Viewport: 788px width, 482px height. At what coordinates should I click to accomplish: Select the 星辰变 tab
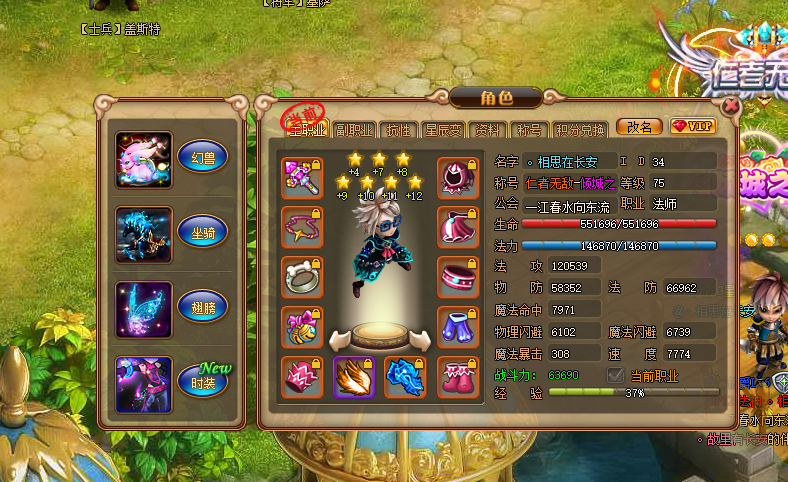(x=441, y=129)
